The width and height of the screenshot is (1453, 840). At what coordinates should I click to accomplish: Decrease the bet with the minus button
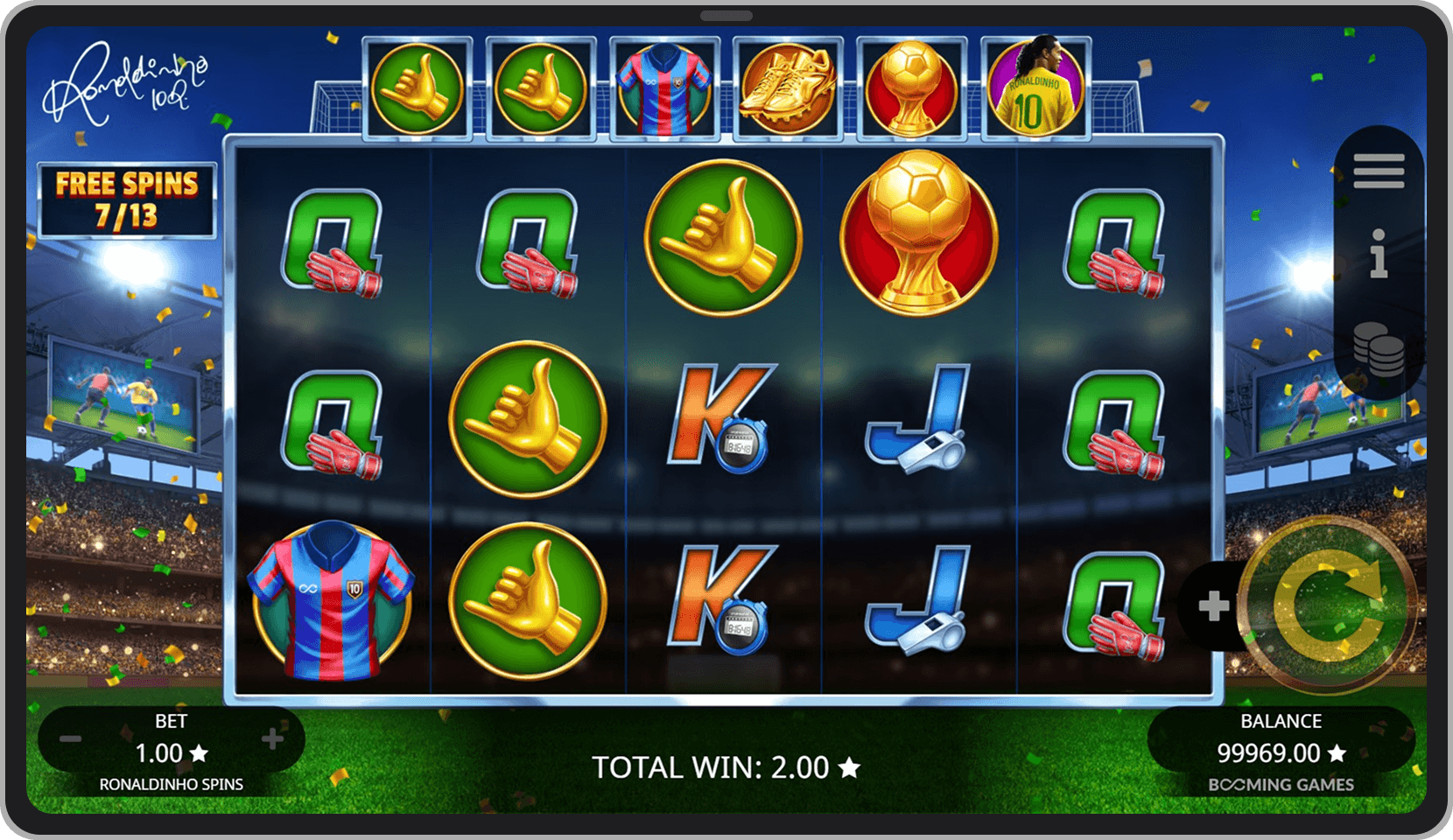(70, 739)
